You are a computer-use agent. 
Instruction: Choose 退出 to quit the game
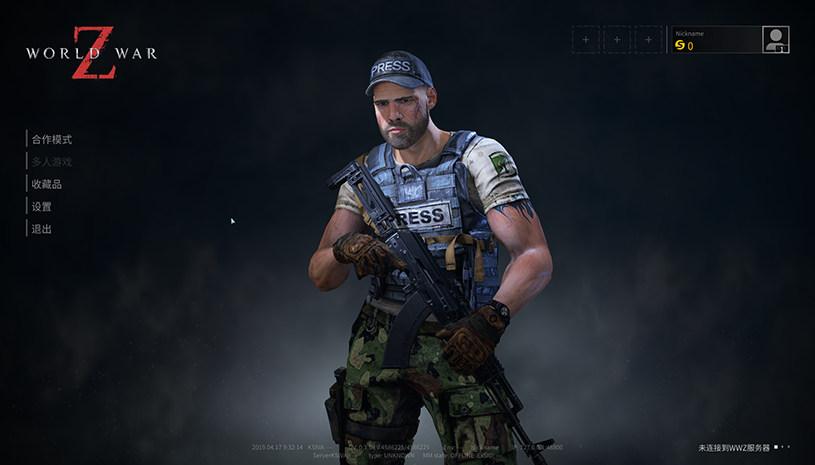[x=42, y=229]
